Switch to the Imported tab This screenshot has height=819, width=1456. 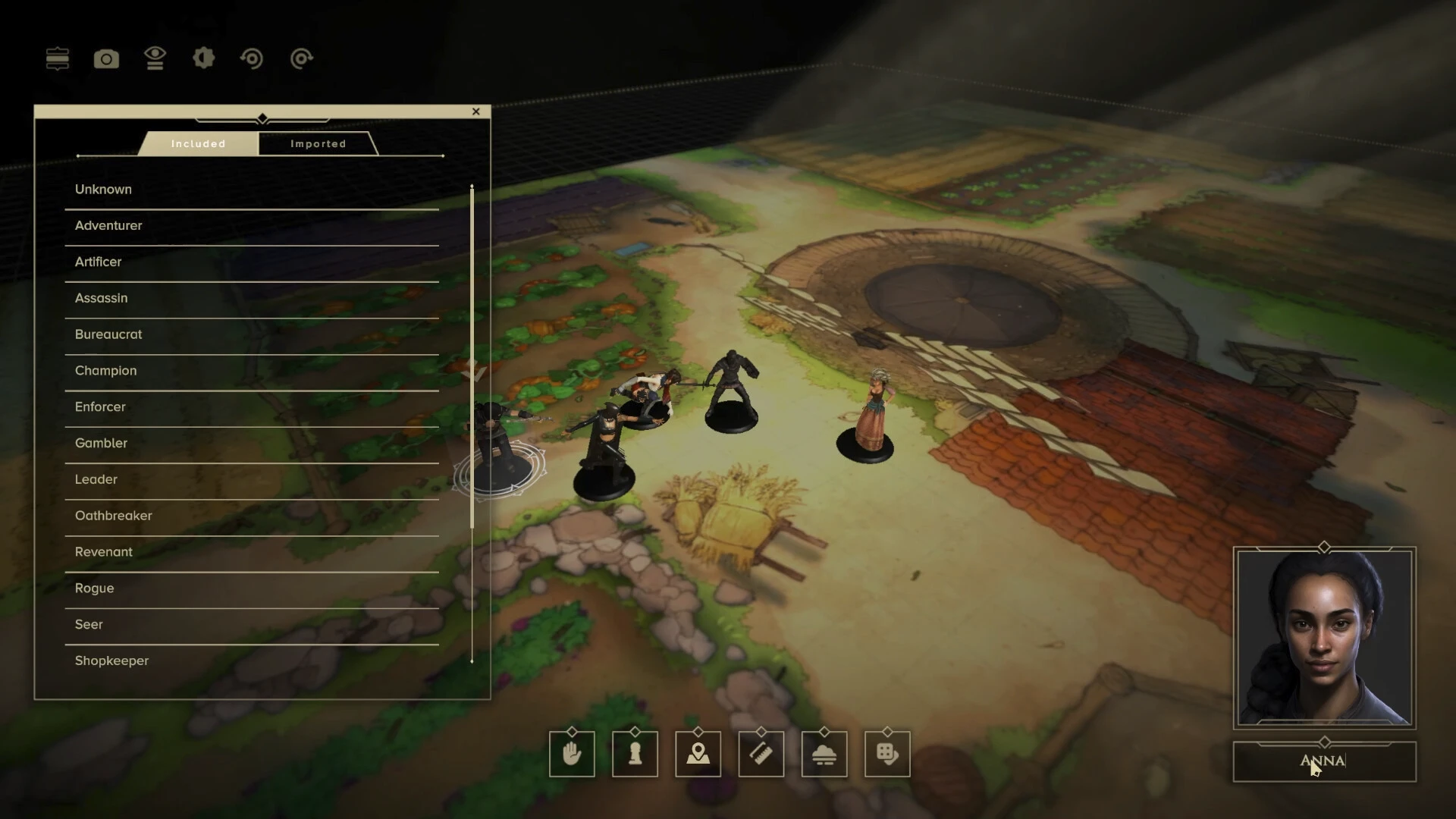point(318,143)
